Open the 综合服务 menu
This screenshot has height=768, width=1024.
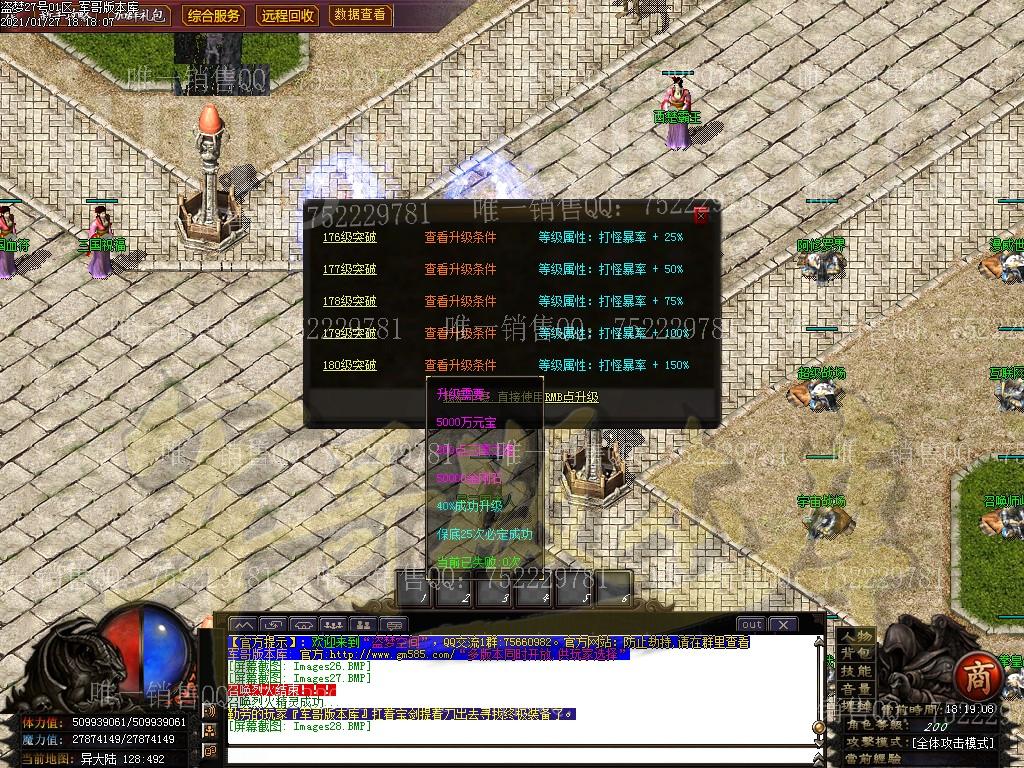pos(214,16)
